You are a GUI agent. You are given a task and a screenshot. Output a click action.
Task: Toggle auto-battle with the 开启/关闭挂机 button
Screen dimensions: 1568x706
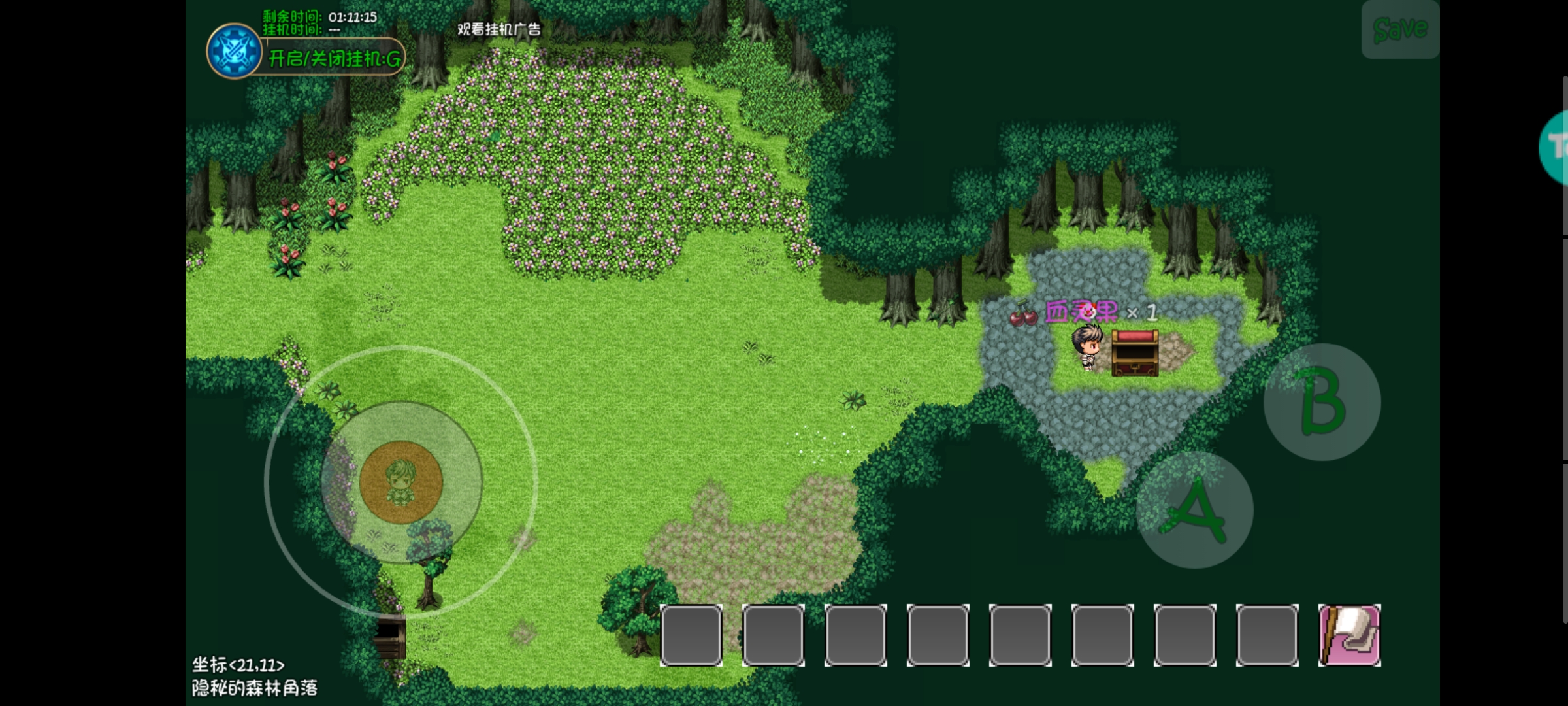tap(335, 59)
